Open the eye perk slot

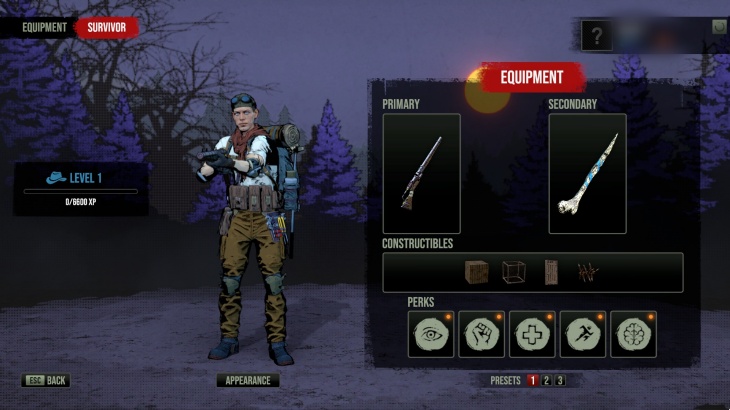coord(431,334)
